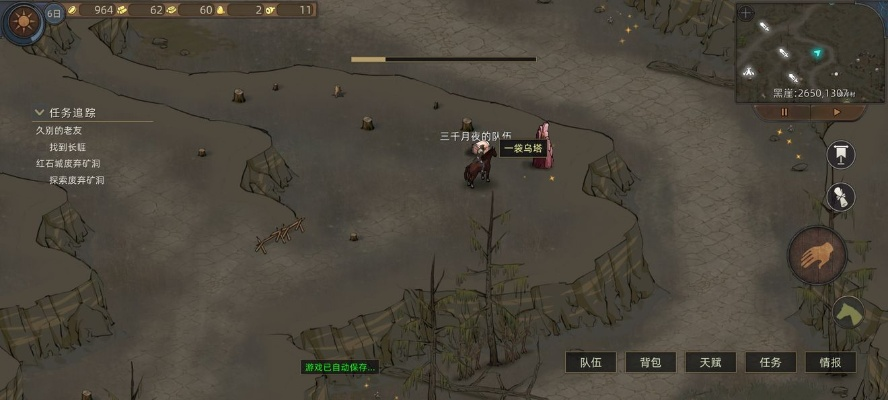Screen dimensions: 888x400
Task: Open the 队伍 party panel
Action: pyautogui.click(x=591, y=362)
